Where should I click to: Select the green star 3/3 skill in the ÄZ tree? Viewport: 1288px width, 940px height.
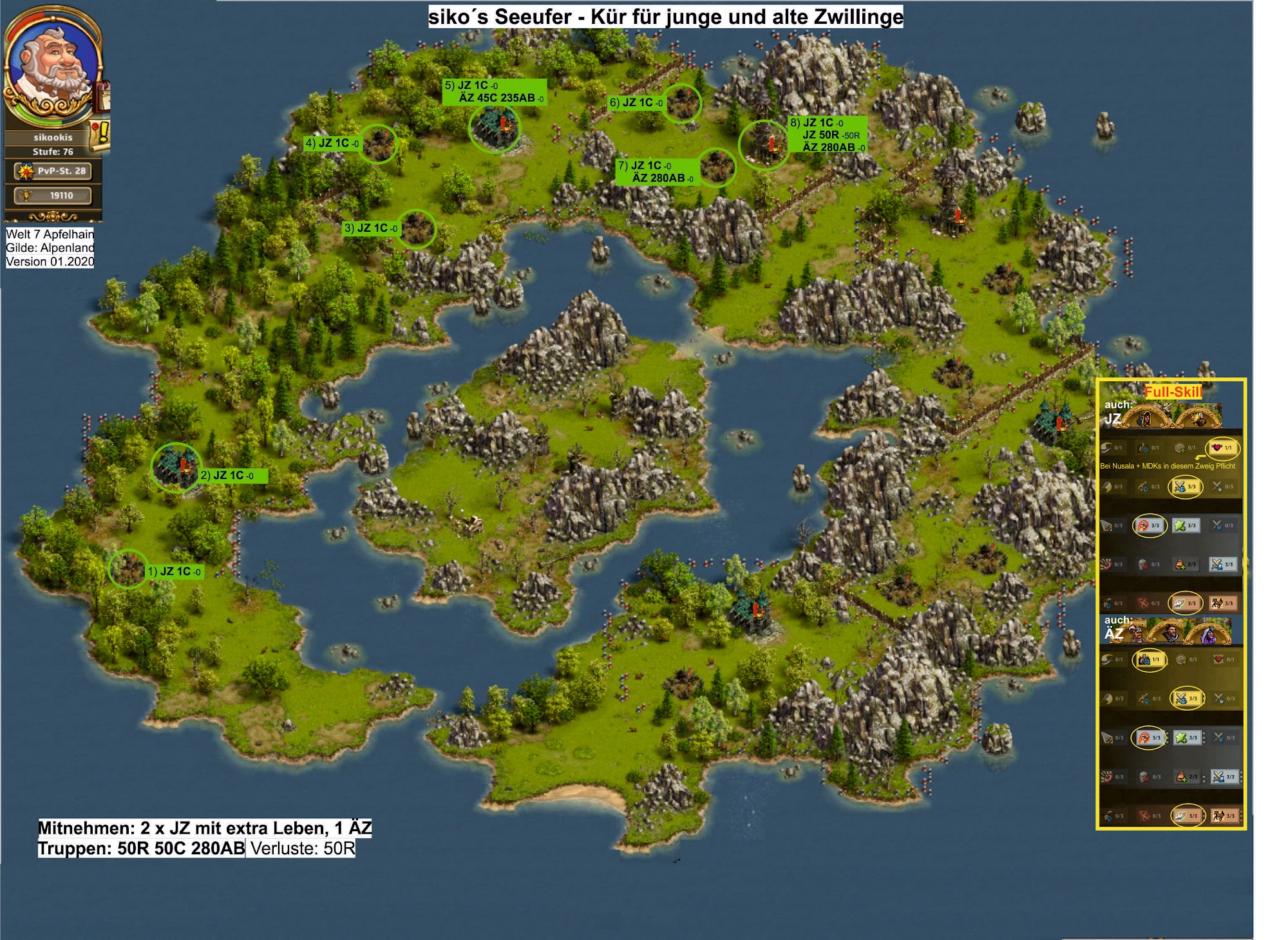pyautogui.click(x=1186, y=738)
